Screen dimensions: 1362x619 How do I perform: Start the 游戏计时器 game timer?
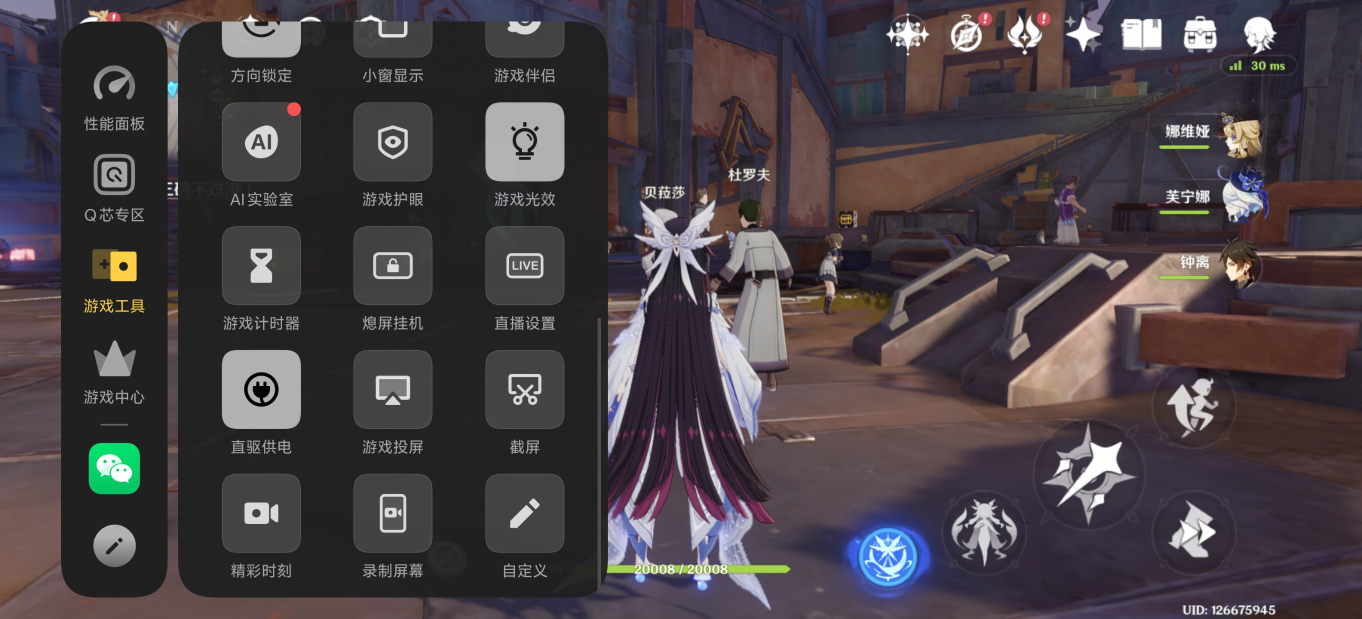[x=261, y=266]
